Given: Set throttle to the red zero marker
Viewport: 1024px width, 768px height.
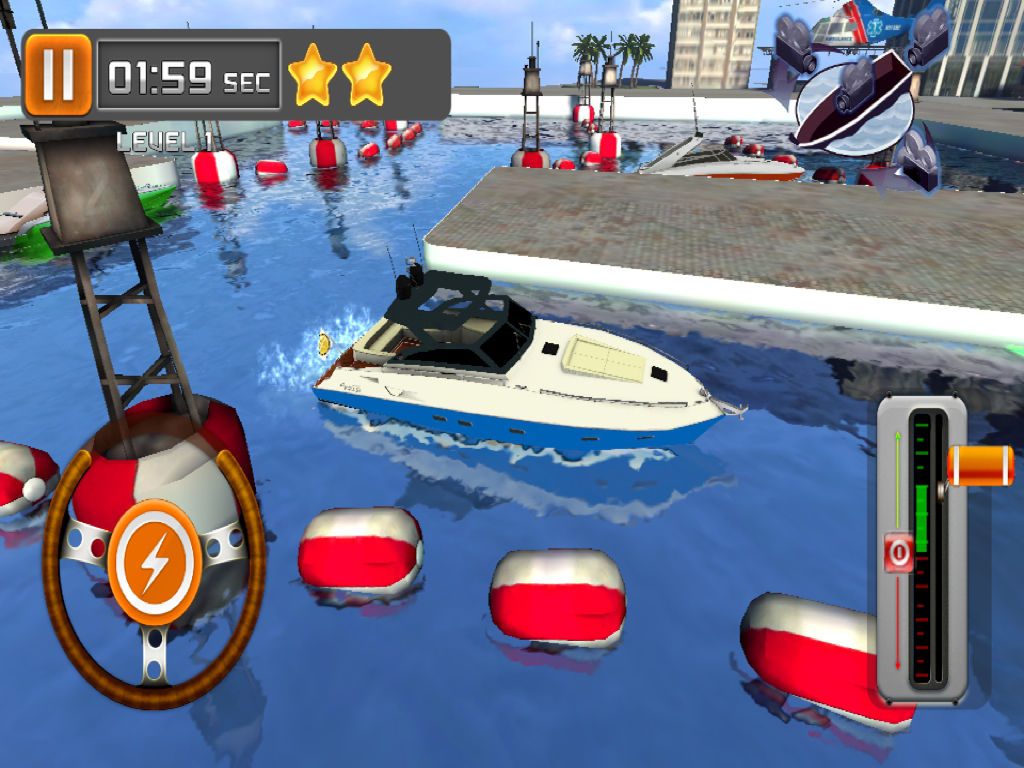Looking at the screenshot, I should (x=897, y=552).
